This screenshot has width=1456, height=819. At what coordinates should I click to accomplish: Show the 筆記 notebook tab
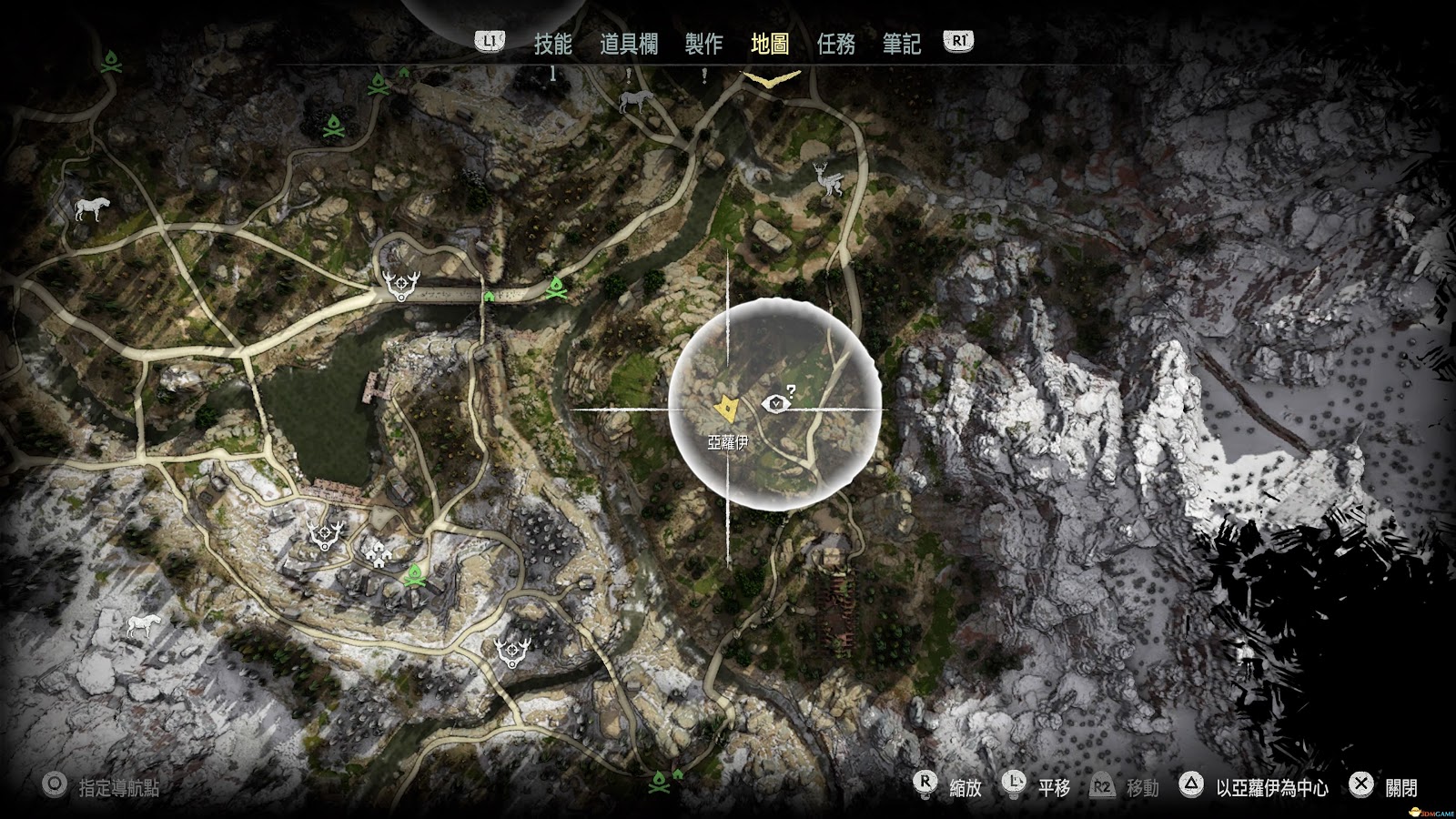click(x=901, y=44)
